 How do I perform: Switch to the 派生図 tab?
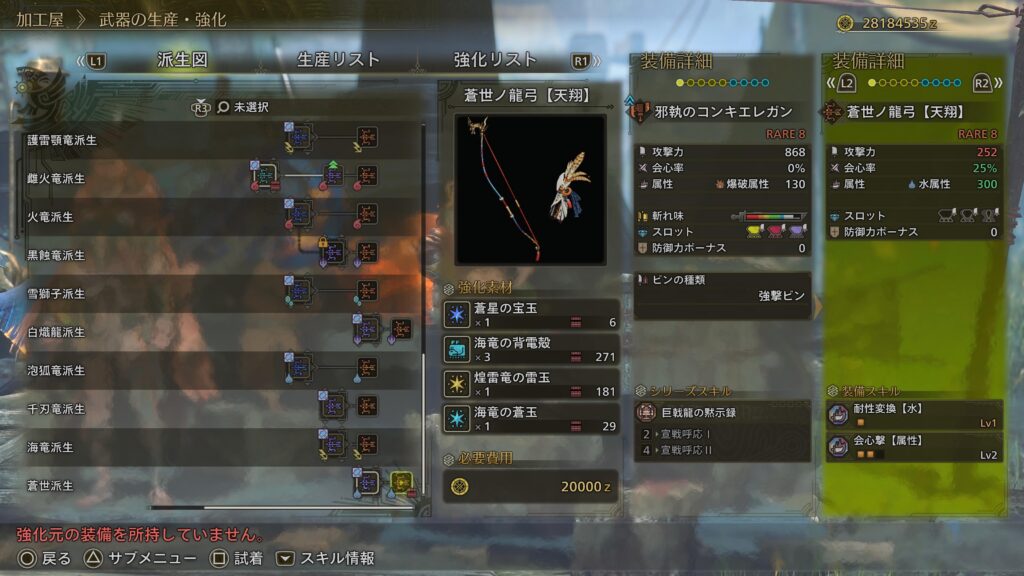coord(182,60)
